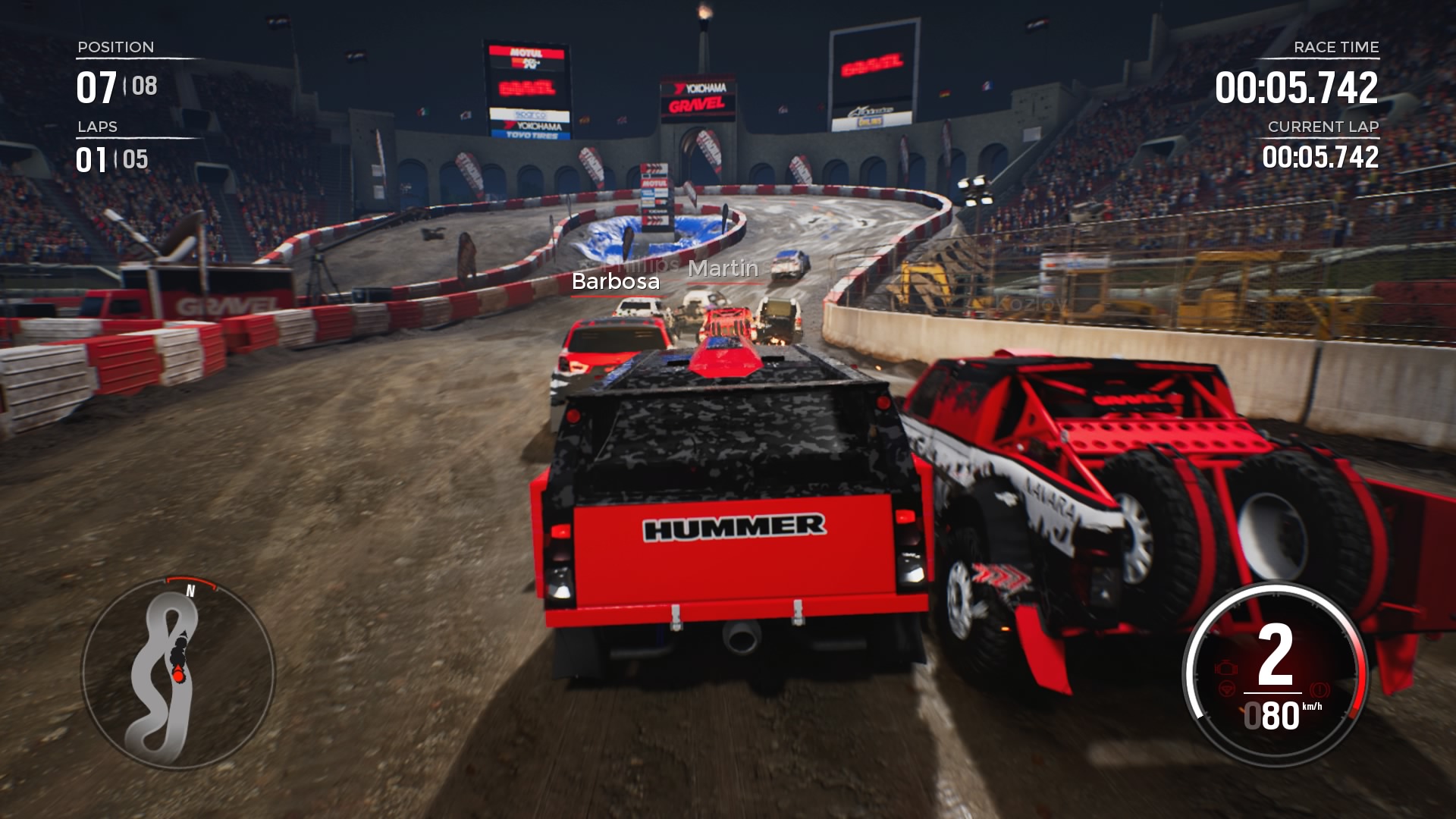The width and height of the screenshot is (1456, 819).
Task: Click the circular track minimap
Action: click(177, 673)
